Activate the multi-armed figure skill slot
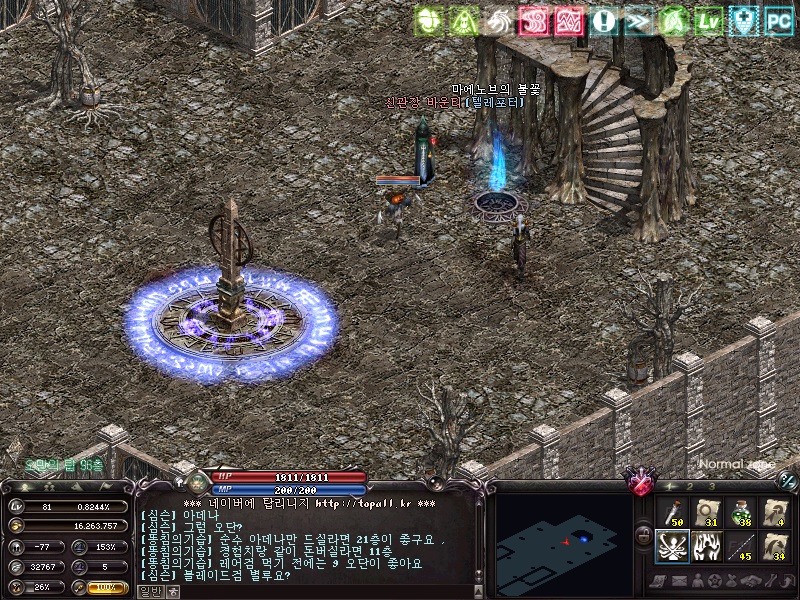Viewport: 800px width, 600px height. click(673, 547)
